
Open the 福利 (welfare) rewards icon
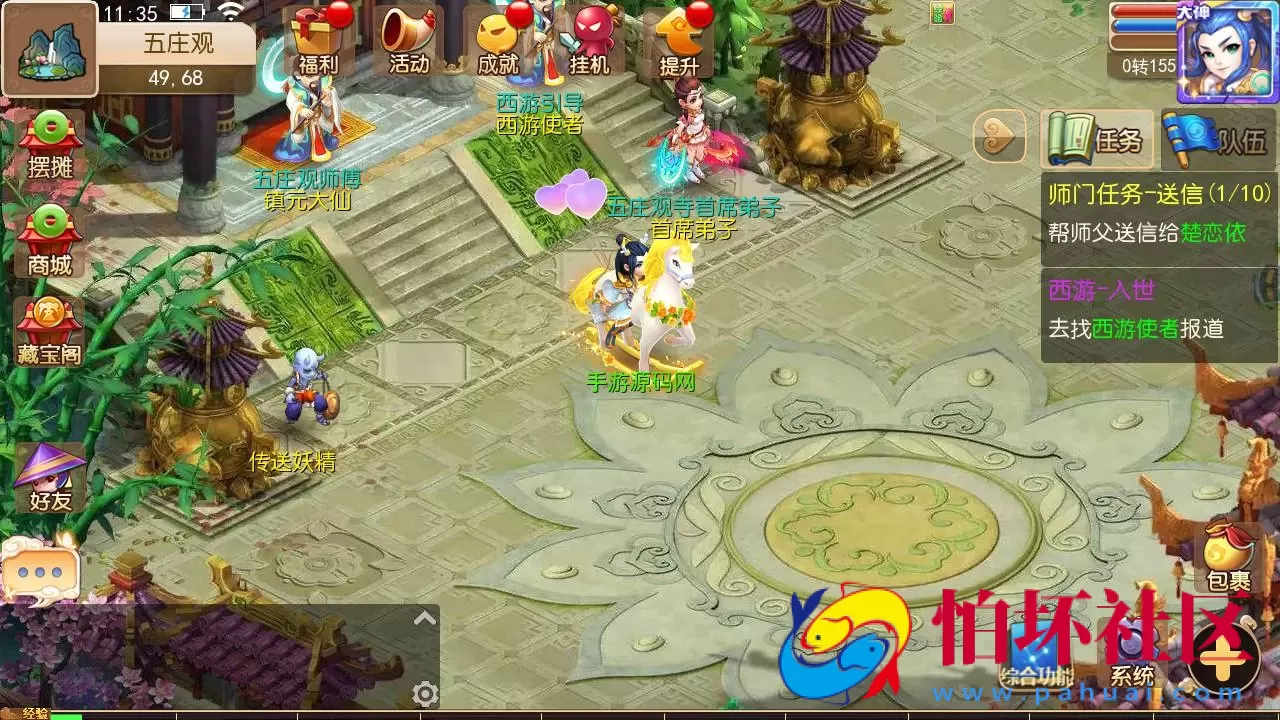(316, 40)
